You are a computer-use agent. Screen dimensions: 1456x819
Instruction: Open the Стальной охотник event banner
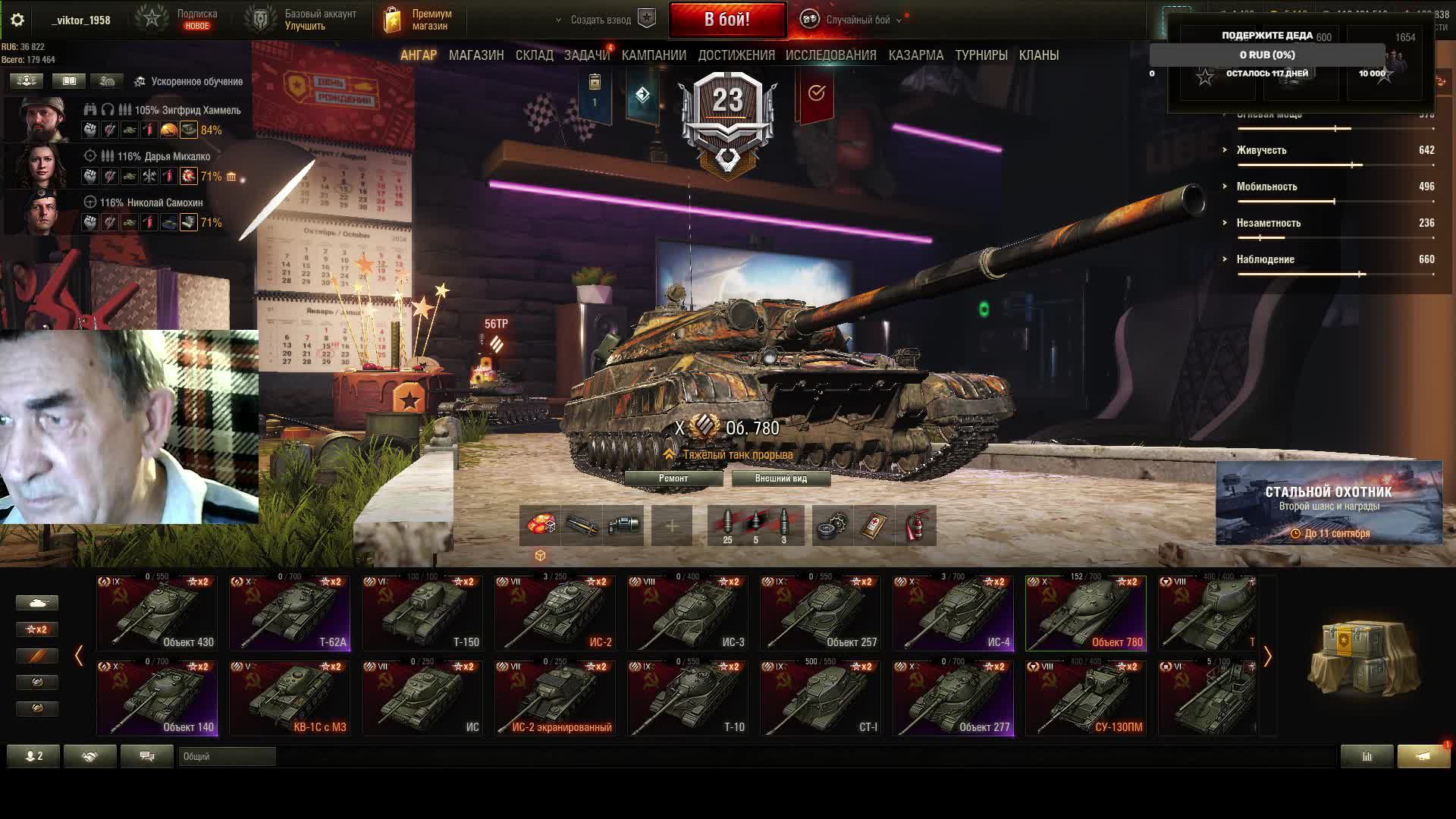(x=1329, y=503)
